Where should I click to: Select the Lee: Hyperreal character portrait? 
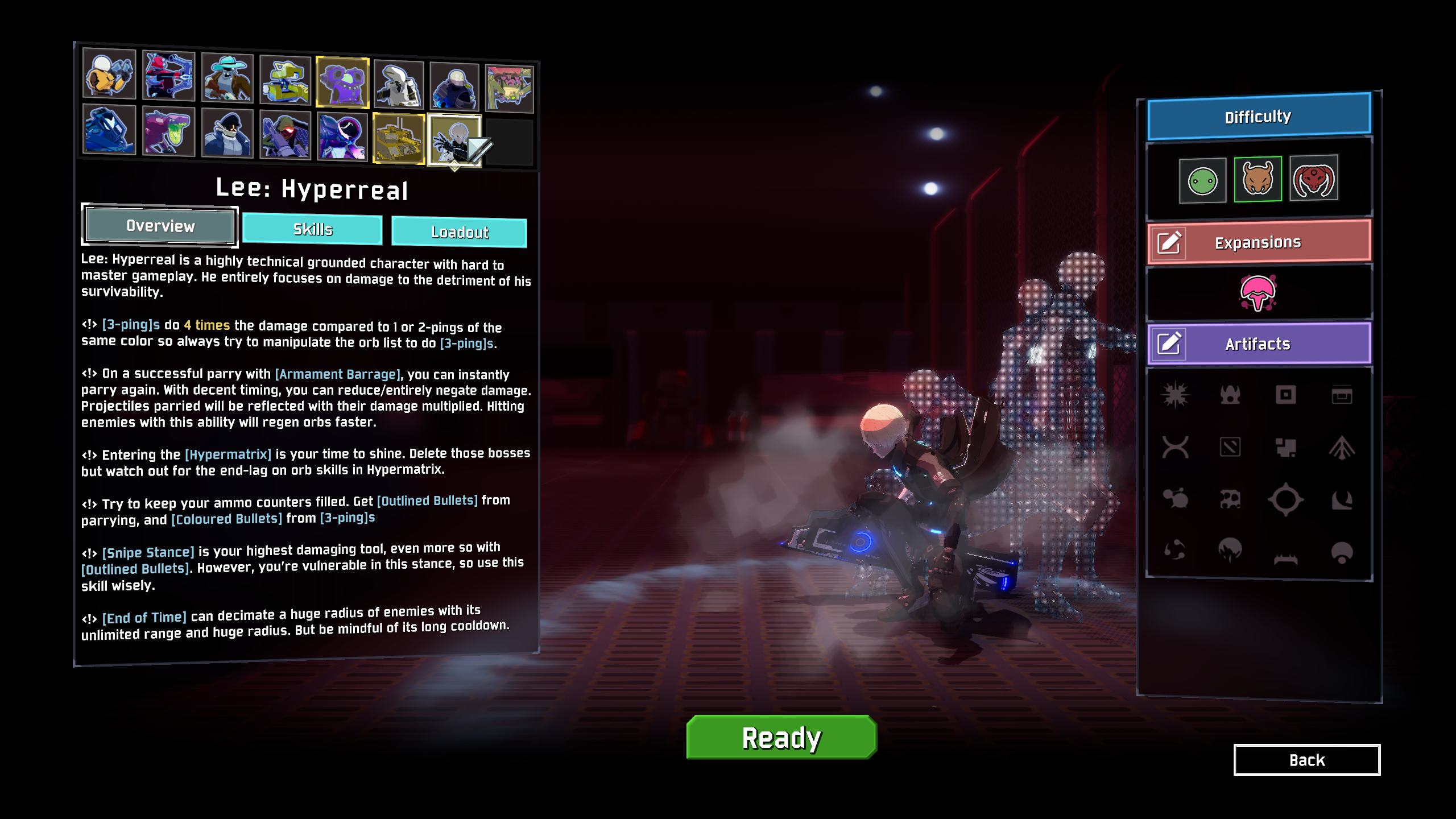(454, 140)
